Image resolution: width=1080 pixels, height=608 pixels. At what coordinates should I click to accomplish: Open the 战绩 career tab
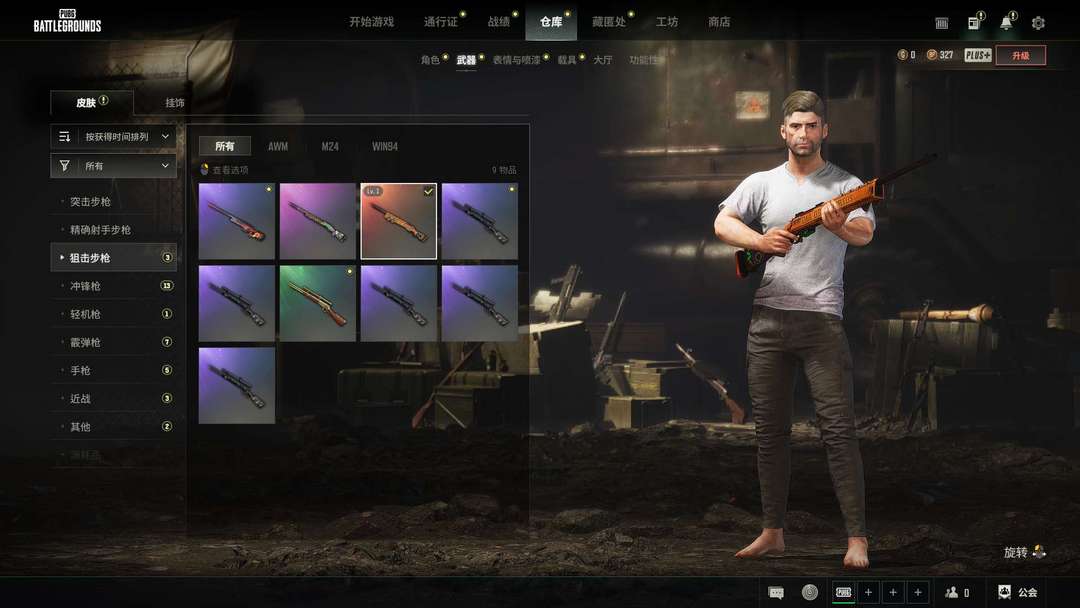[498, 22]
